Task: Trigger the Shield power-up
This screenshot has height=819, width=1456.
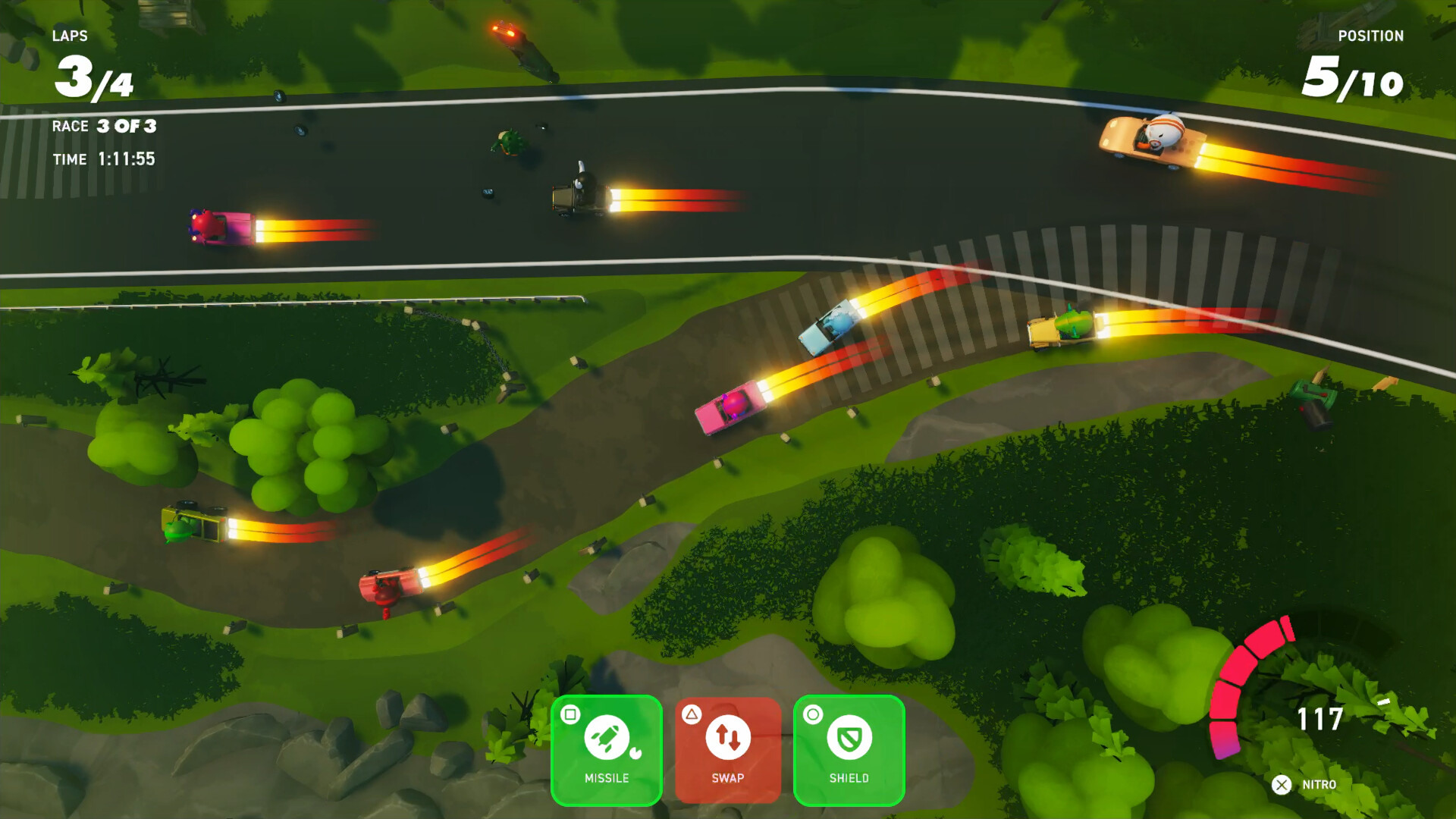Action: pyautogui.click(x=849, y=749)
